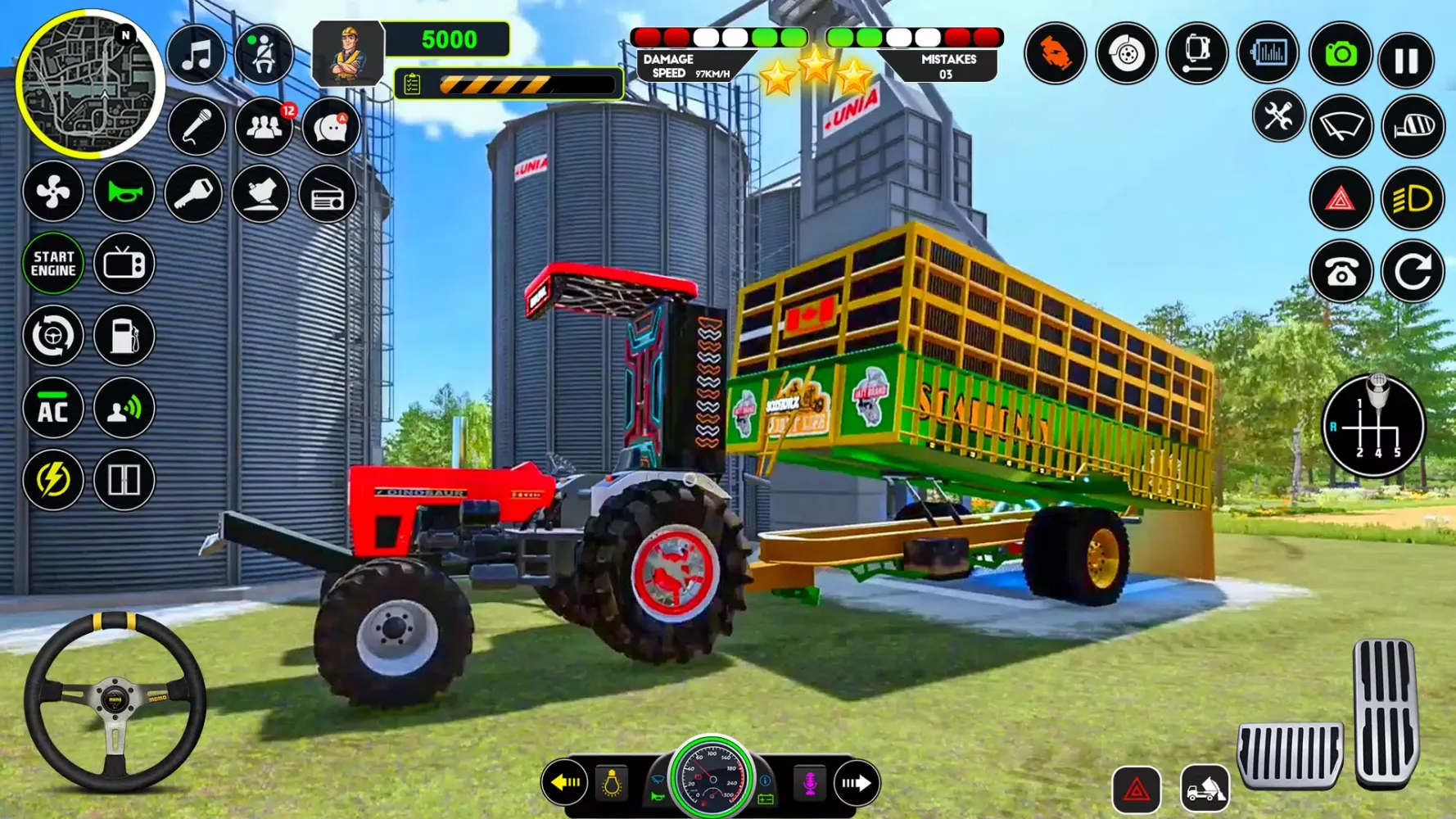The image size is (1456, 819).
Task: Toggle the AC button
Action: (53, 409)
